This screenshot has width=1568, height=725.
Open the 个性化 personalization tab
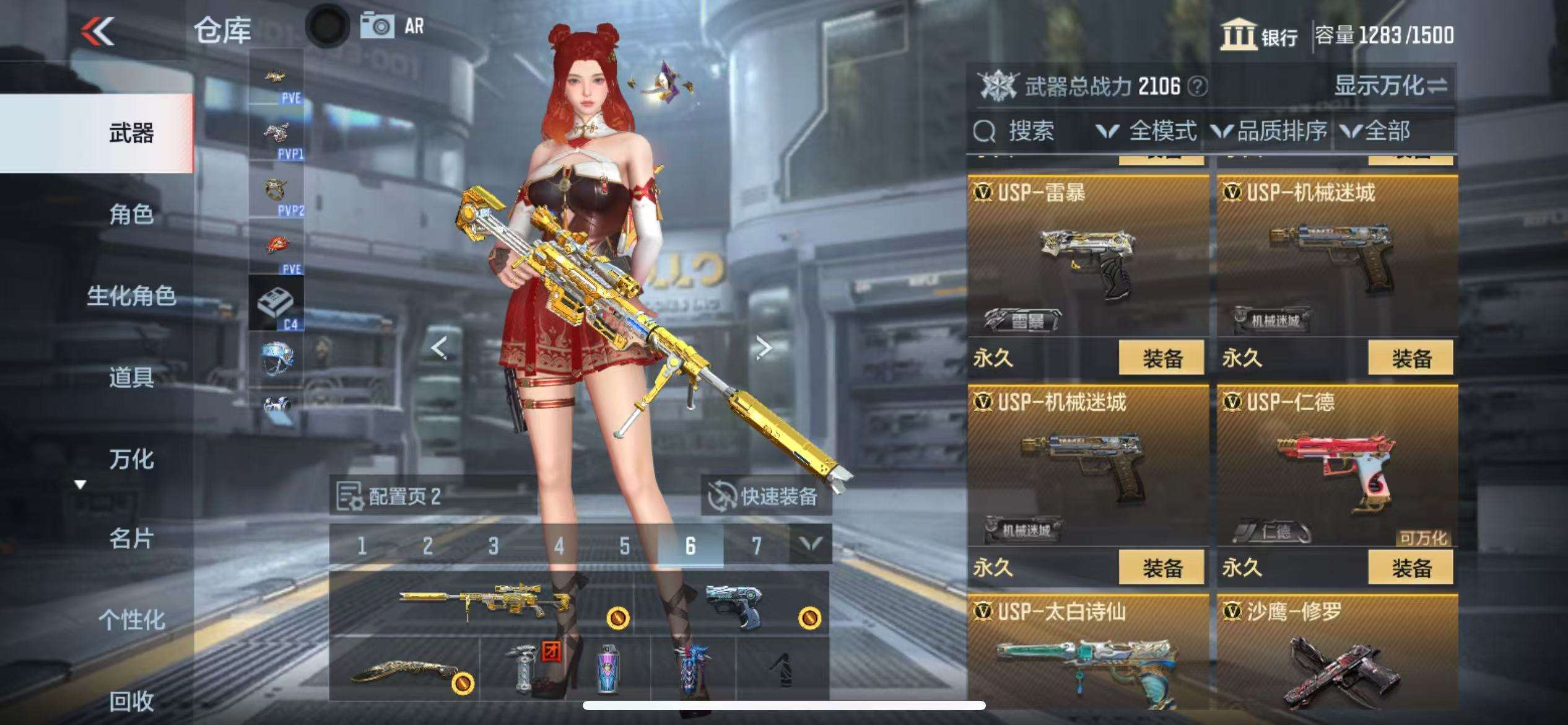131,619
